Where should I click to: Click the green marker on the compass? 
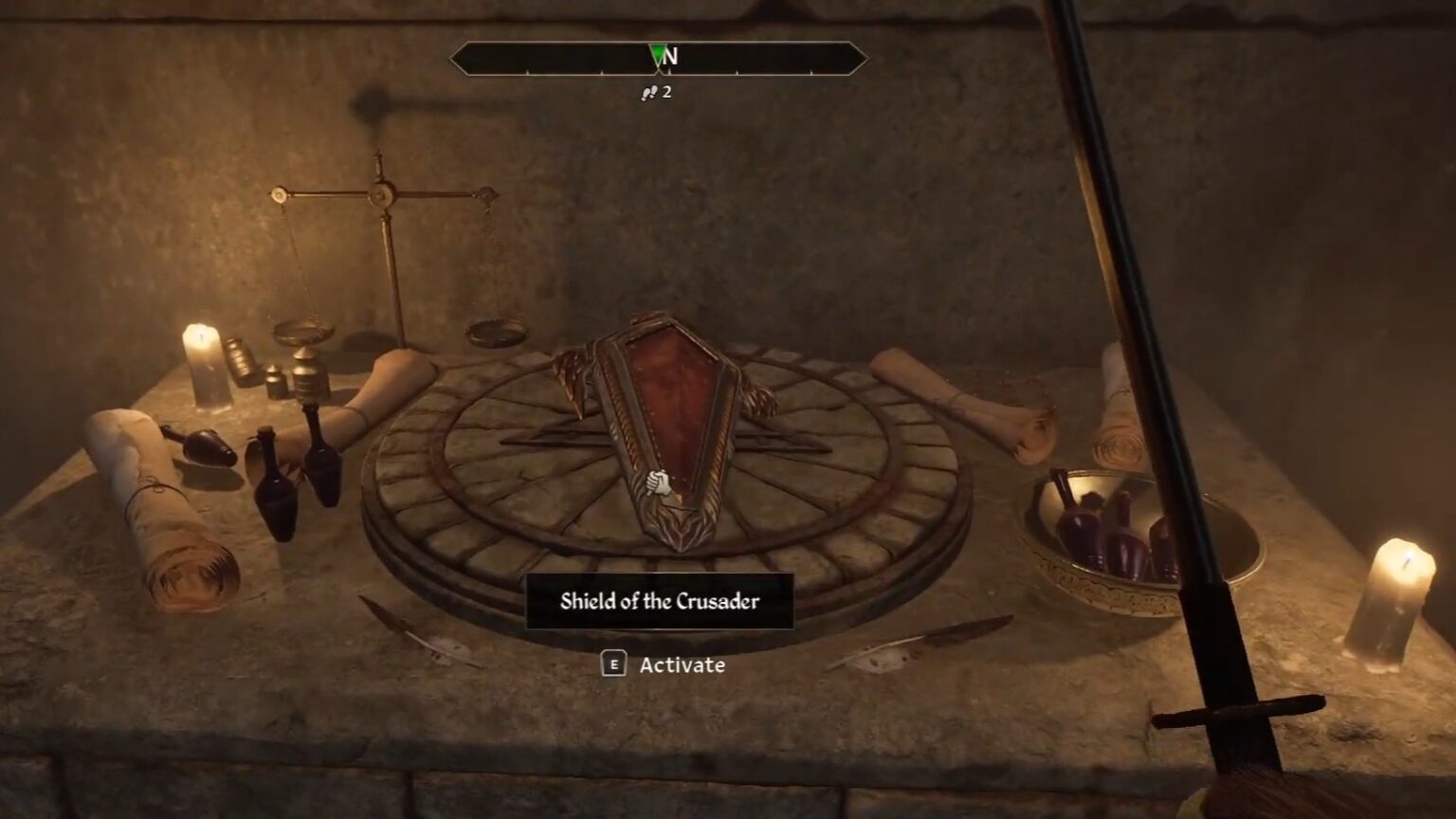[x=656, y=55]
